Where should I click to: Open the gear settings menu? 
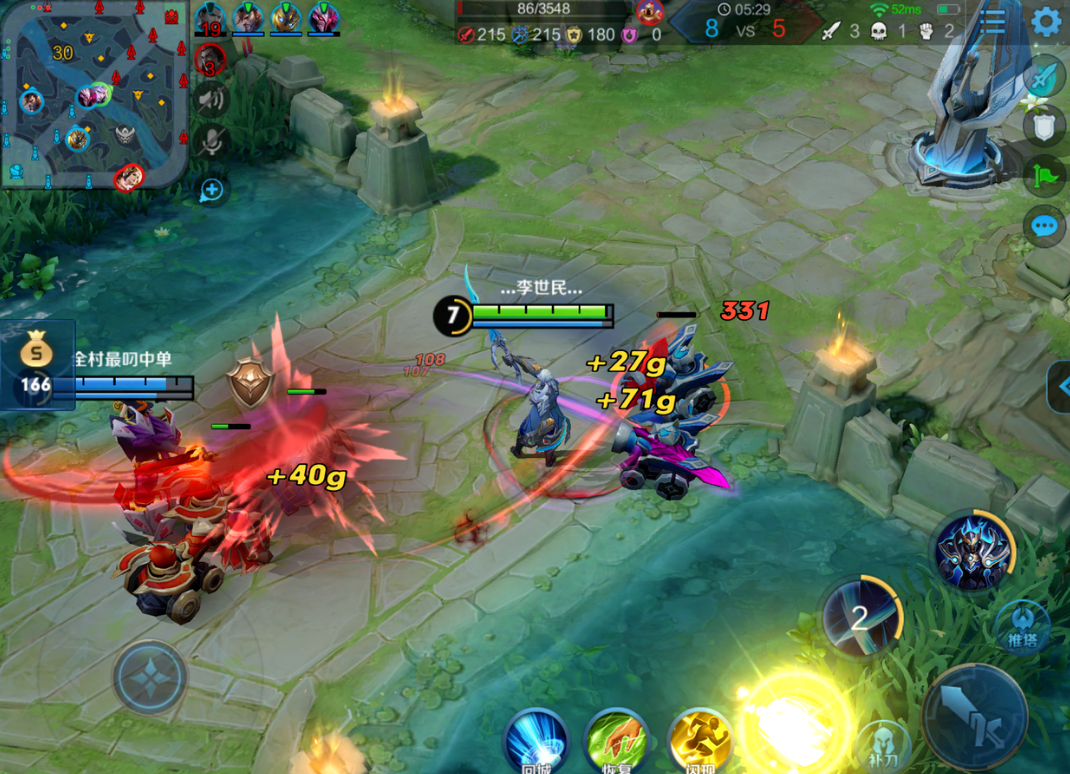coord(1046,22)
